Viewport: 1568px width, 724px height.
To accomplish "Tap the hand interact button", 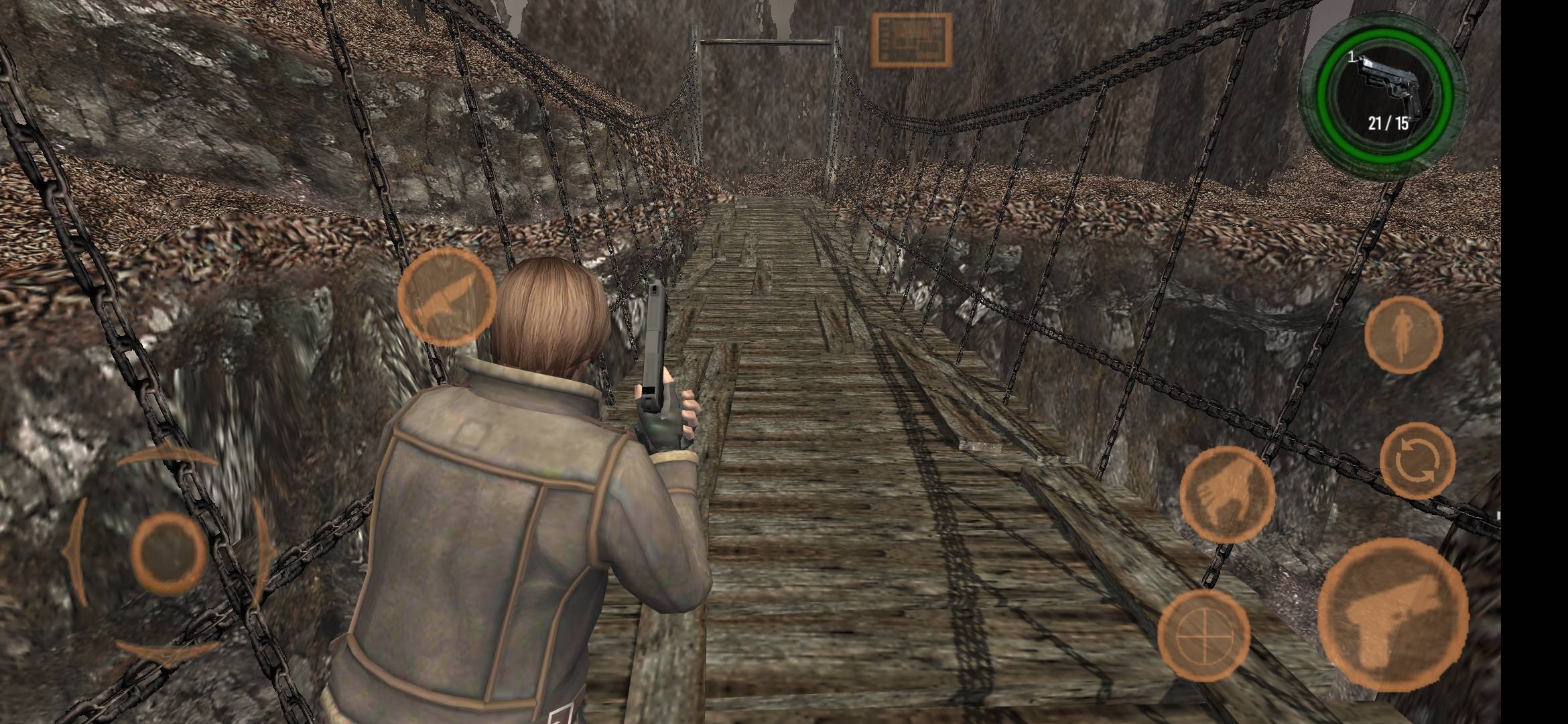I will coord(1227,494).
